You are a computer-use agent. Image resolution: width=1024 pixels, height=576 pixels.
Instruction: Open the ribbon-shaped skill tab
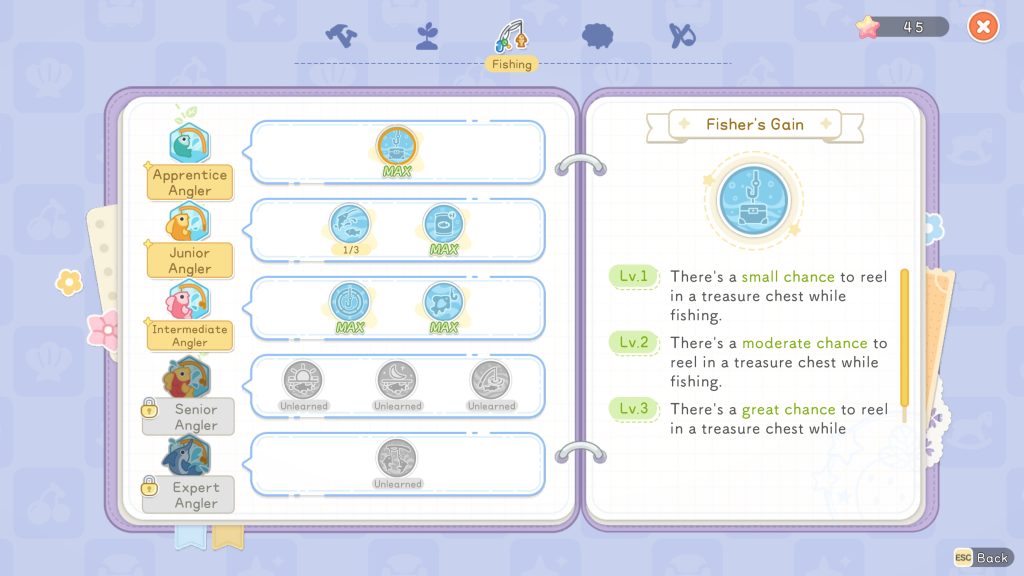point(682,36)
